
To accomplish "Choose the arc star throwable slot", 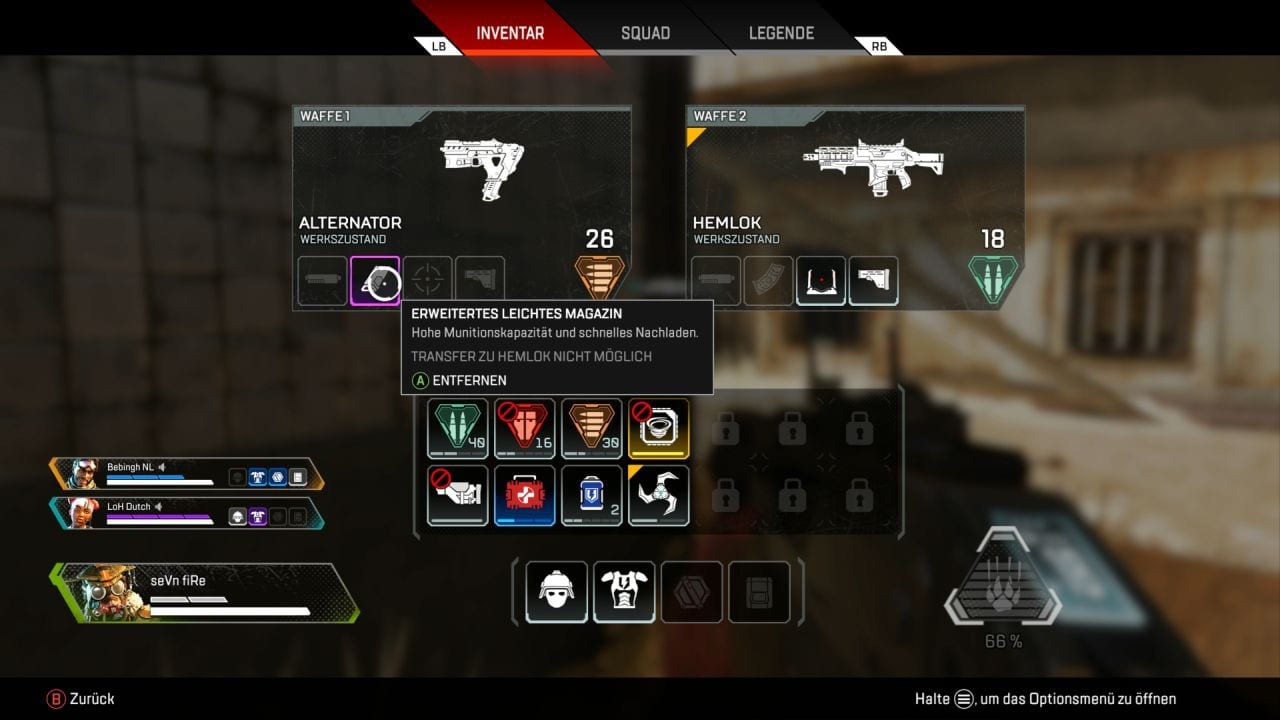I will click(659, 495).
